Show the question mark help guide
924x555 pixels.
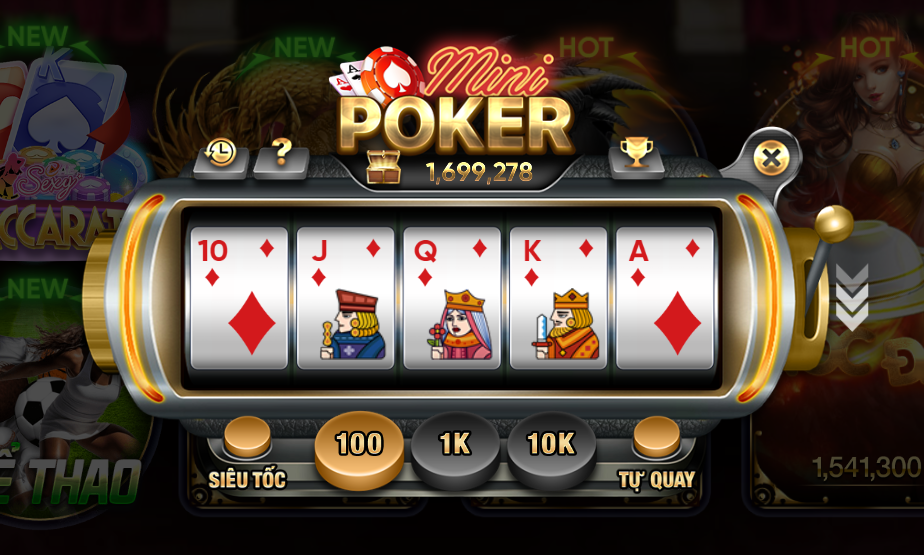[281, 153]
